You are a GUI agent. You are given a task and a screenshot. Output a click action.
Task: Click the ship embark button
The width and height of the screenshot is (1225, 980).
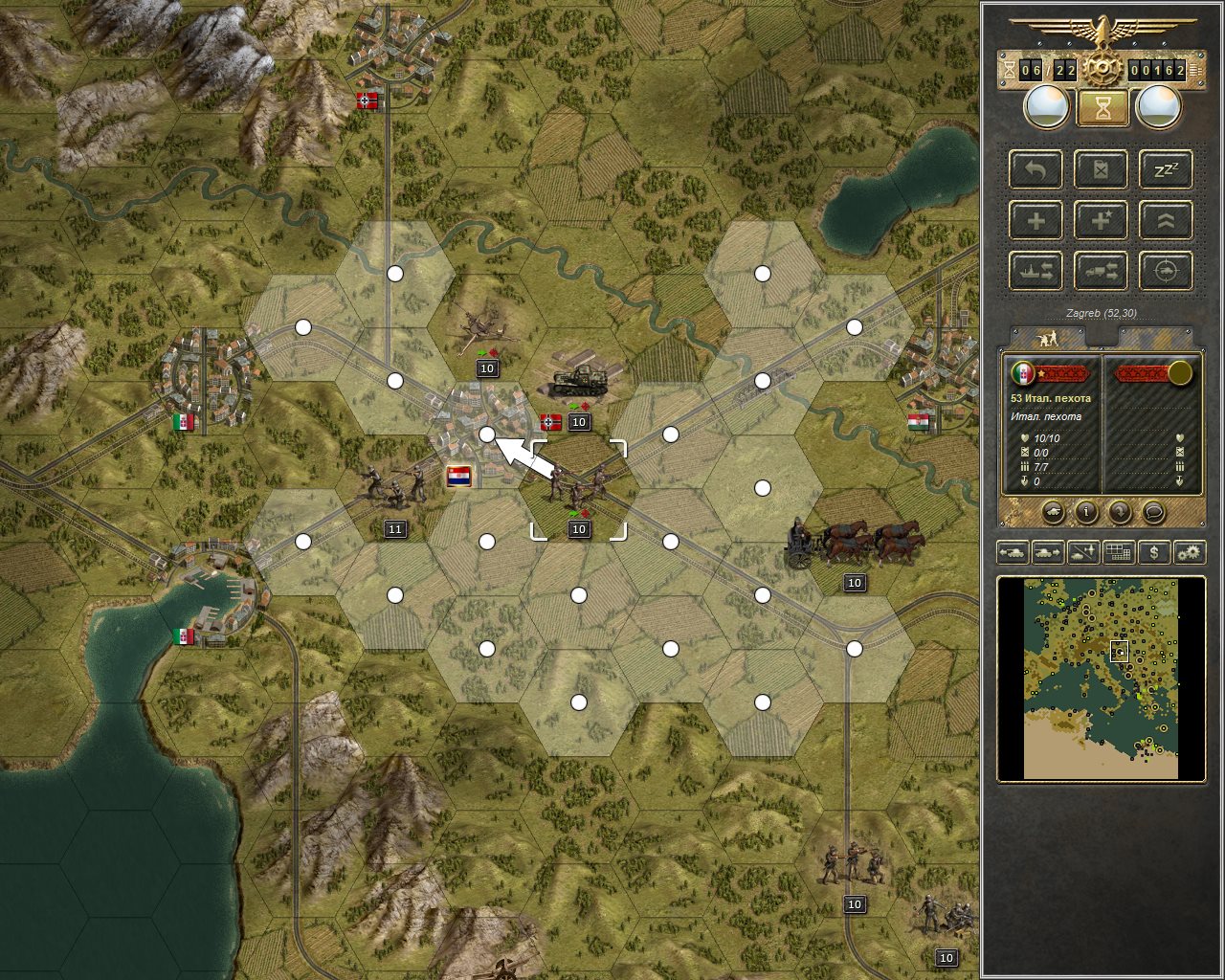(1036, 272)
